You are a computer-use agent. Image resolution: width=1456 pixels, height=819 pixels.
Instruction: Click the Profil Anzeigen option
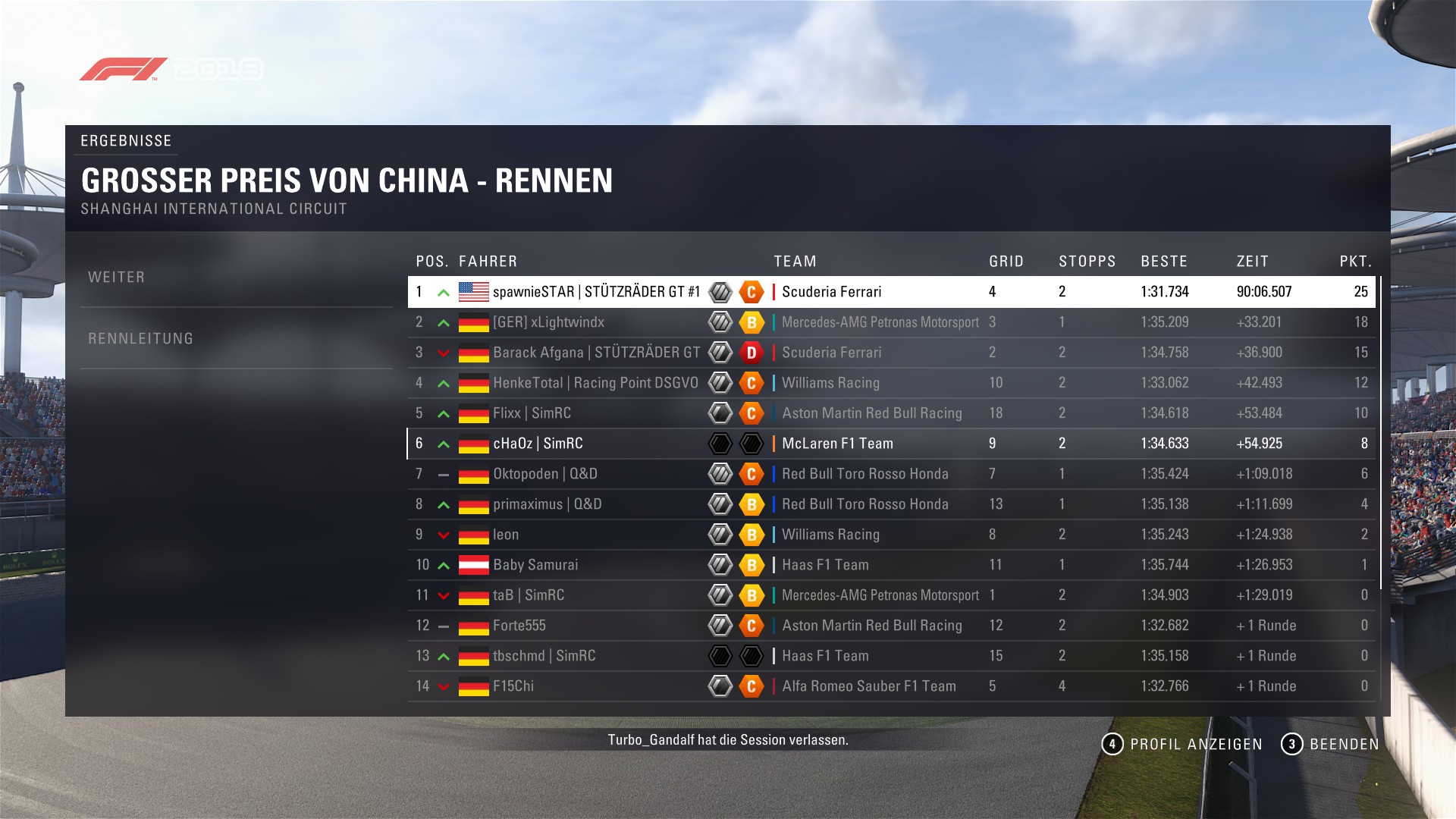click(1182, 745)
